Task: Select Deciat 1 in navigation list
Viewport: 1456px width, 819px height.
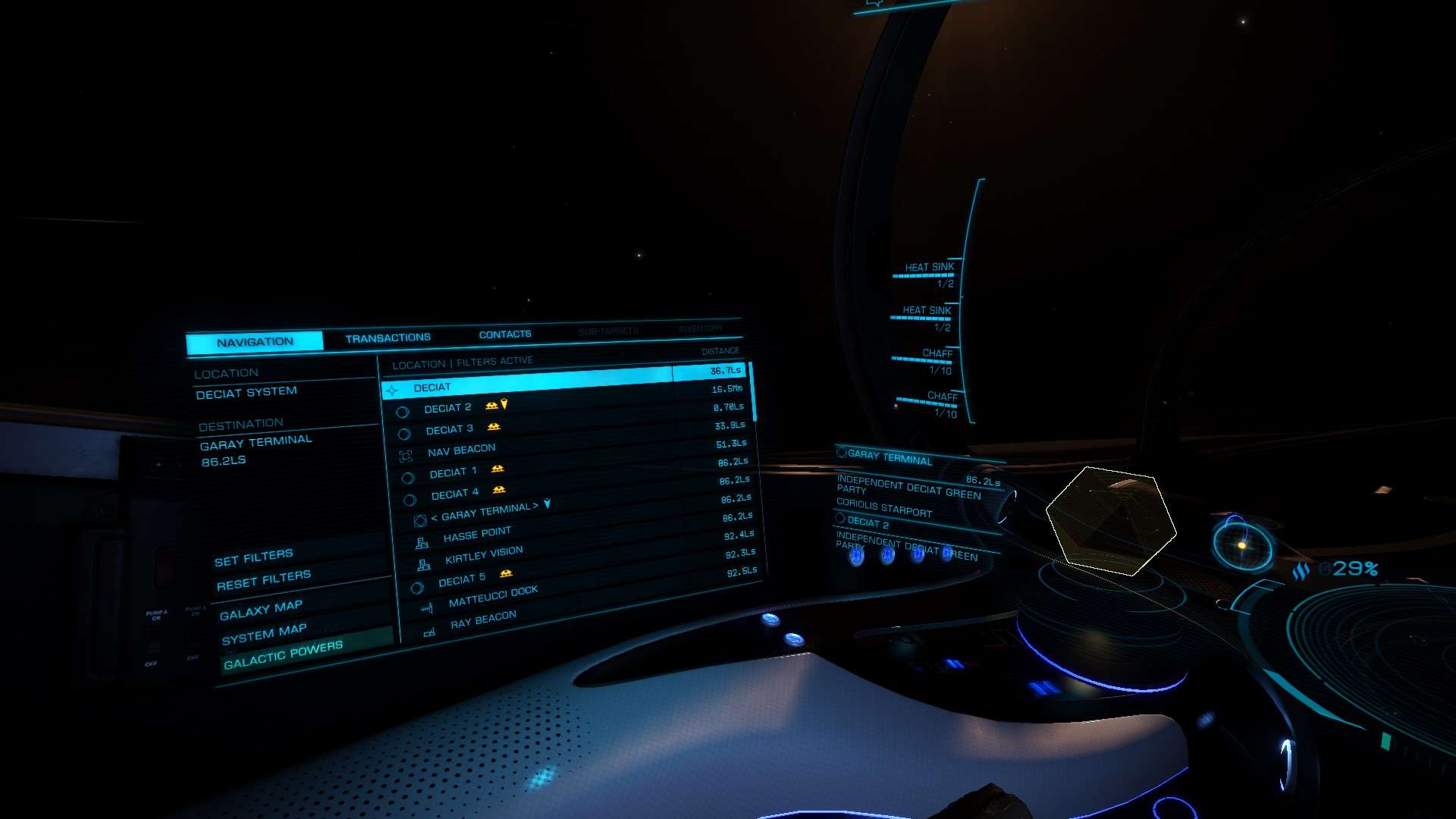Action: pyautogui.click(x=453, y=472)
